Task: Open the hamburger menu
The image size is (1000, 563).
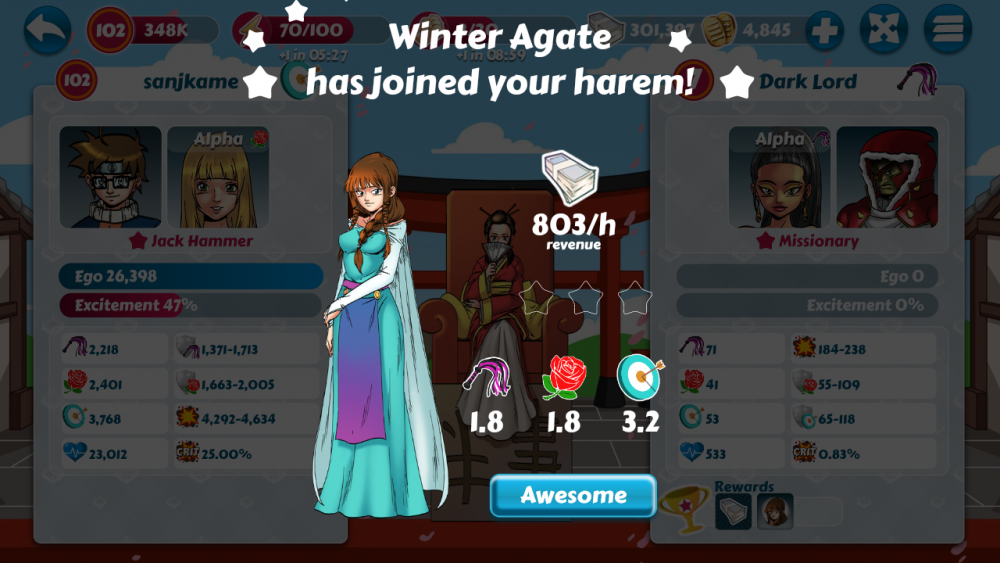Action: pos(947,30)
